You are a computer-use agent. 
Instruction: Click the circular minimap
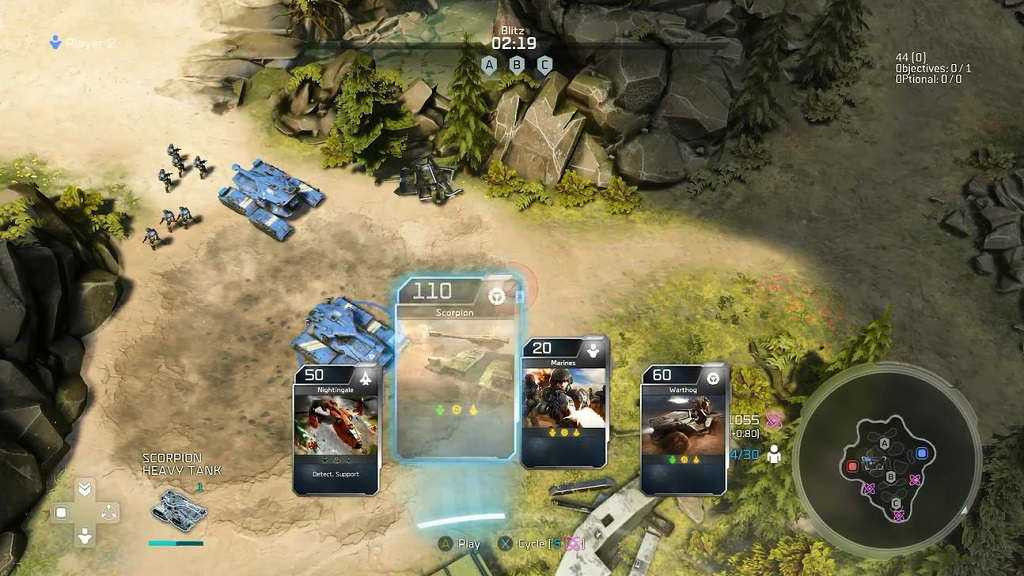pos(886,462)
